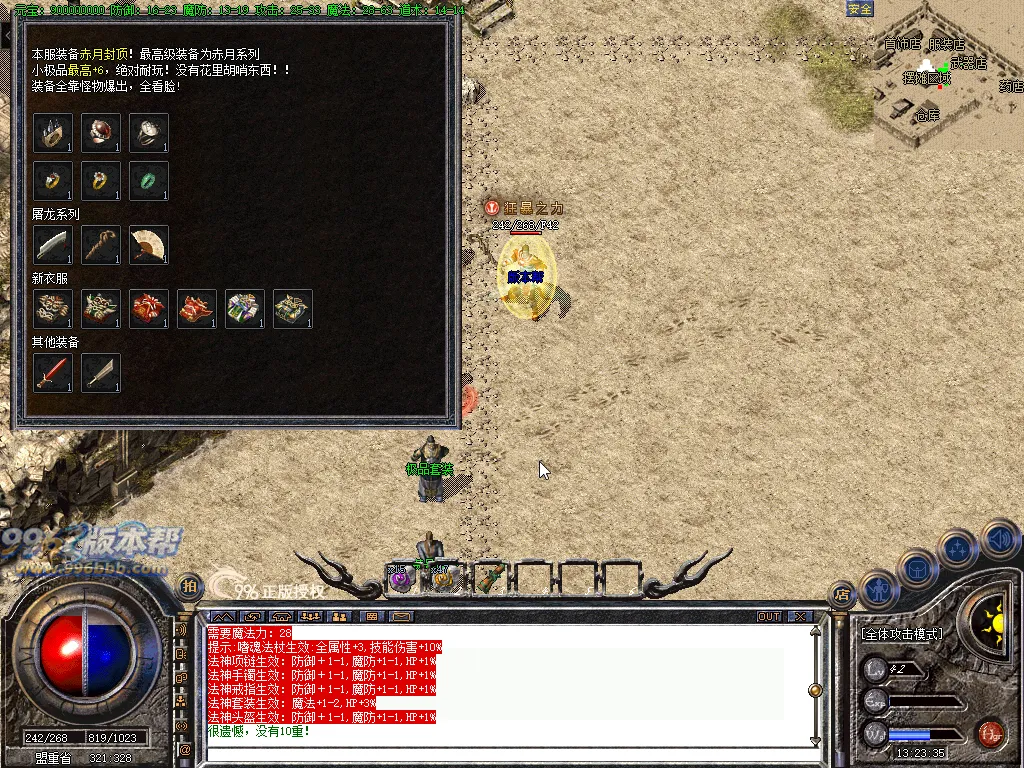
Task: Open the skills sparkle round button
Action: click(958, 548)
